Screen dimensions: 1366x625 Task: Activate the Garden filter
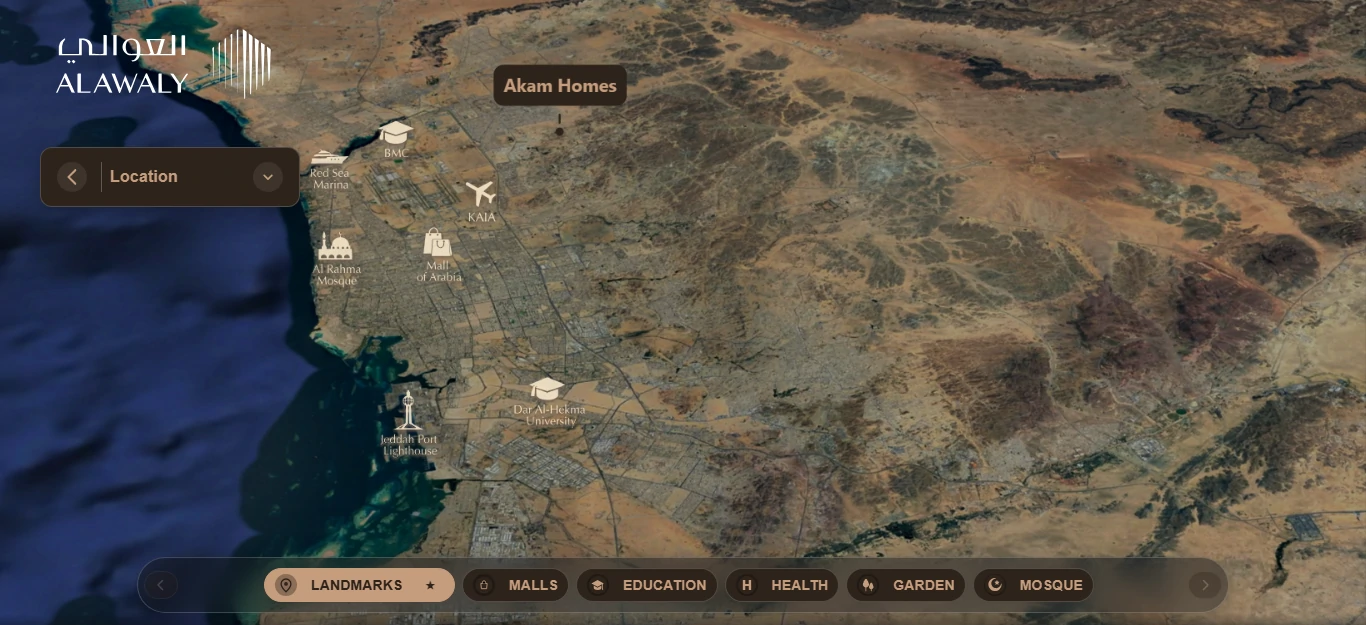pyautogui.click(x=906, y=585)
